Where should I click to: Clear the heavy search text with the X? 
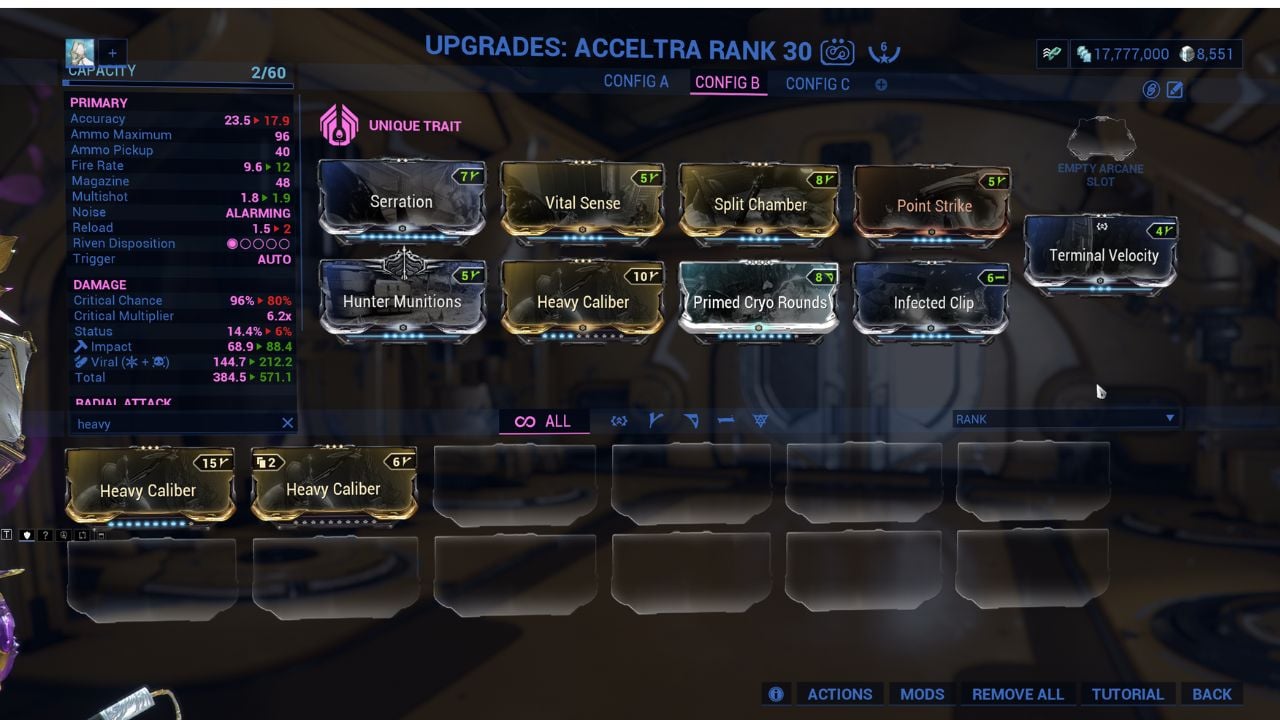click(x=287, y=423)
